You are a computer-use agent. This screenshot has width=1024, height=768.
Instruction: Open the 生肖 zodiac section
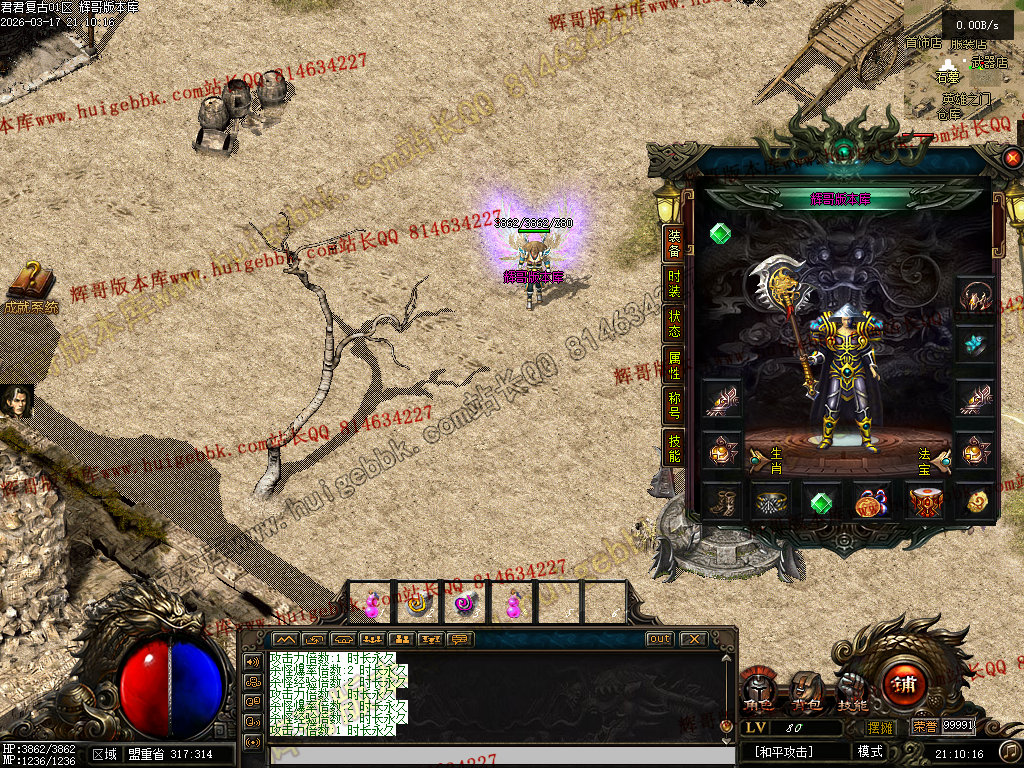point(767,459)
